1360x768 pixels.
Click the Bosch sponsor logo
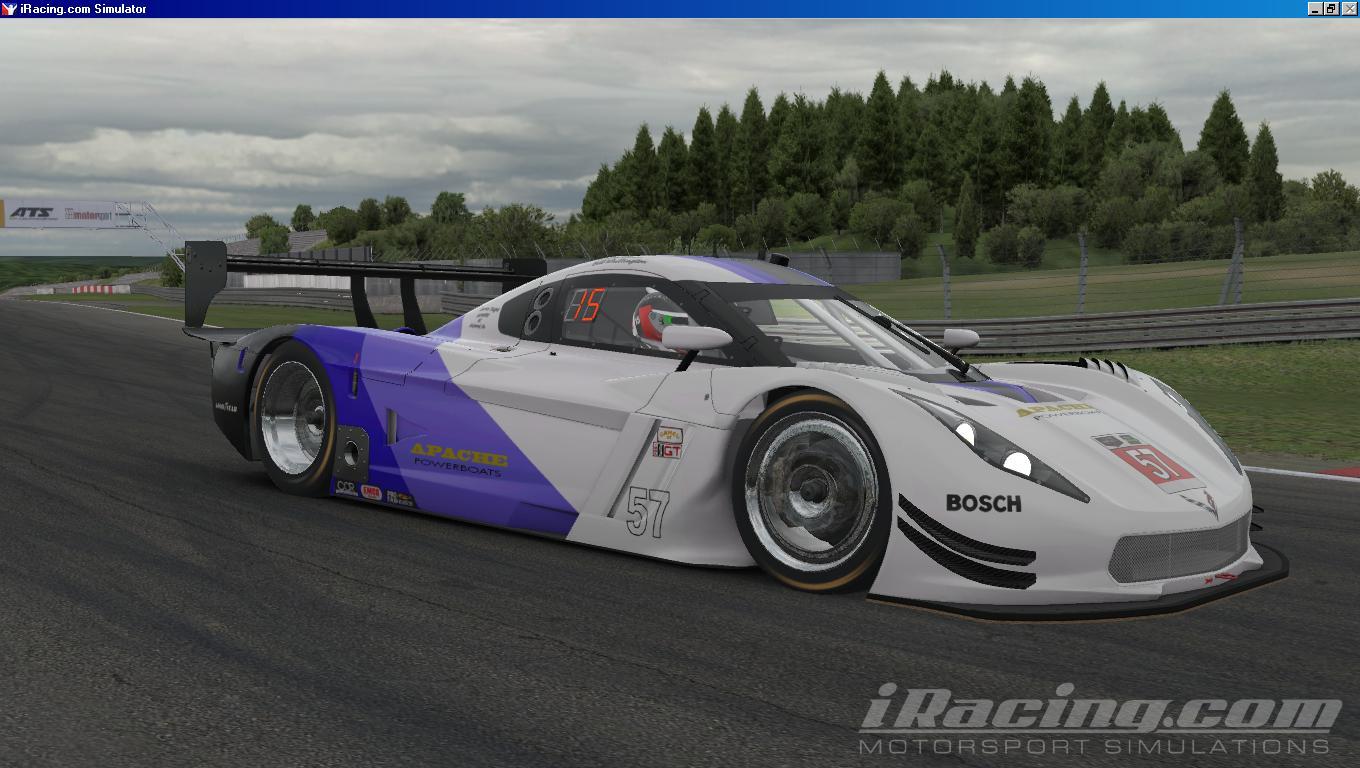coord(981,501)
